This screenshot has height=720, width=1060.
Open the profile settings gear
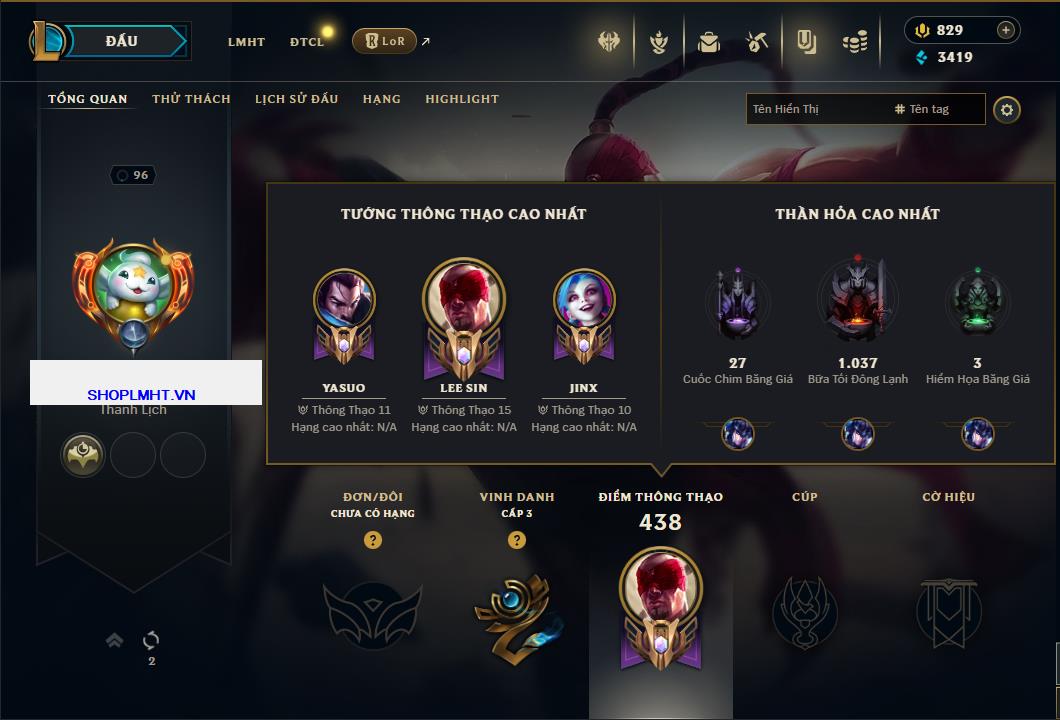1007,109
